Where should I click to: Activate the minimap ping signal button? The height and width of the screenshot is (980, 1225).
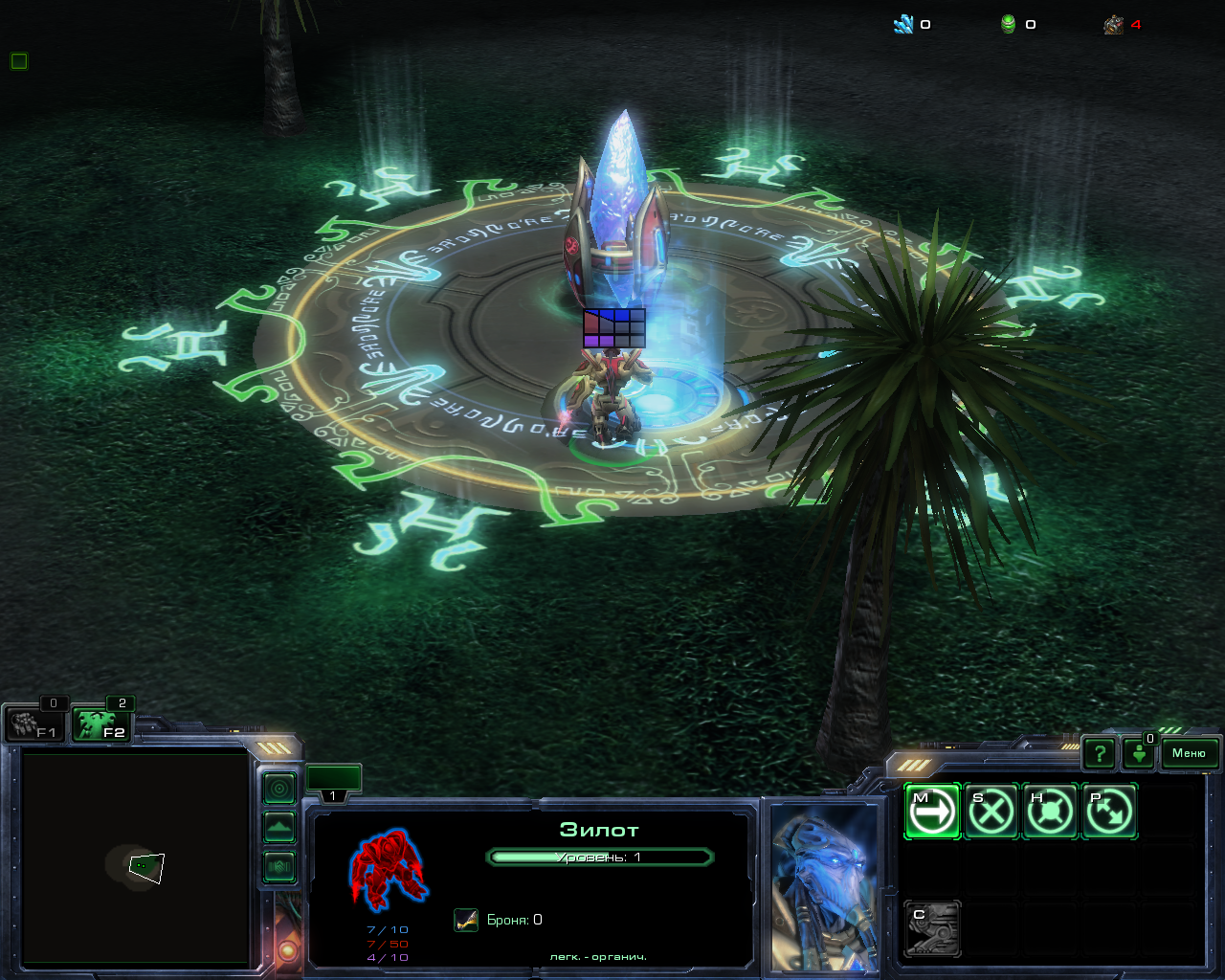click(279, 789)
